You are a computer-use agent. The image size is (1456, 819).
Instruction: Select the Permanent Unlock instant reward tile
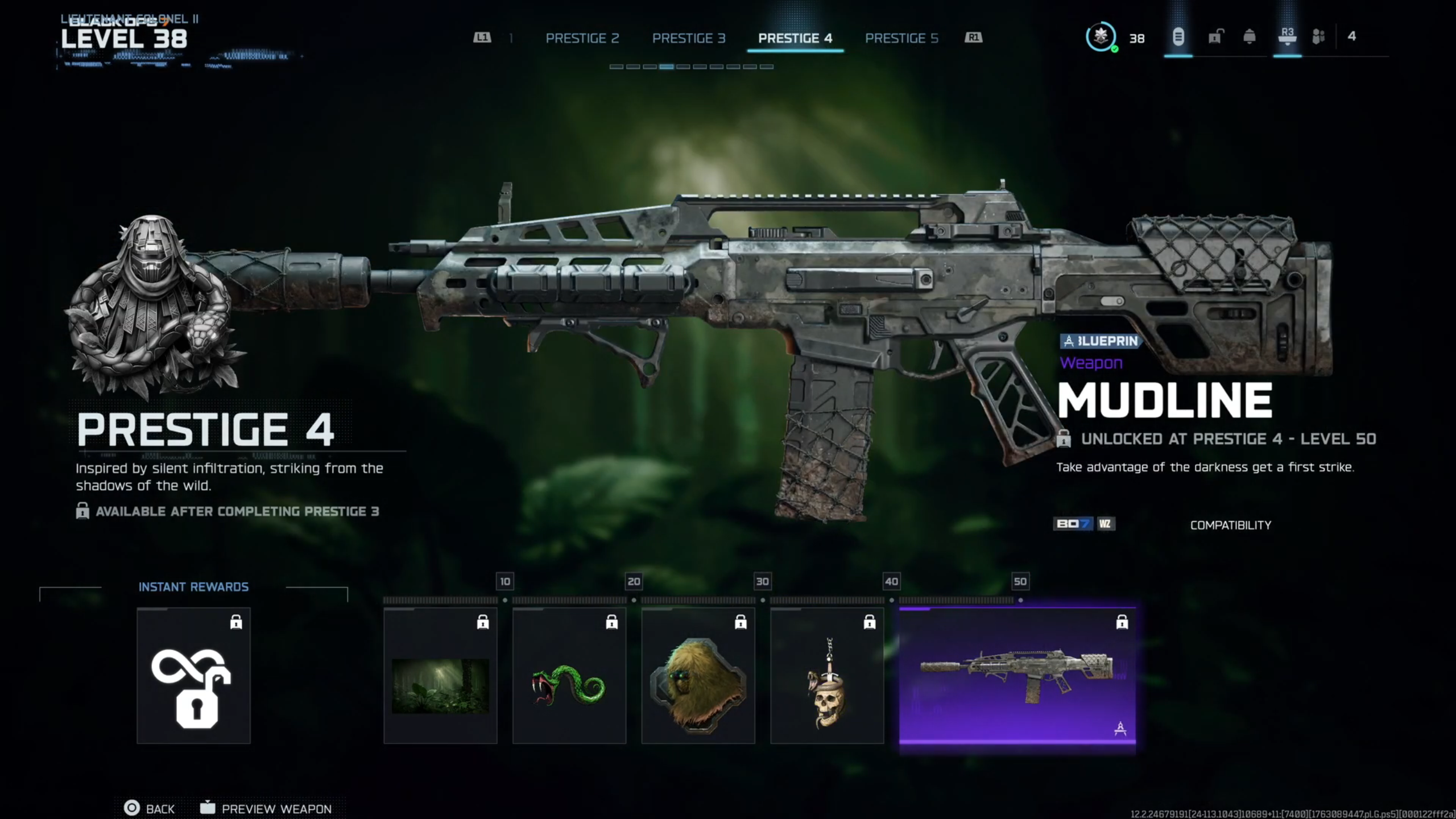(x=193, y=676)
